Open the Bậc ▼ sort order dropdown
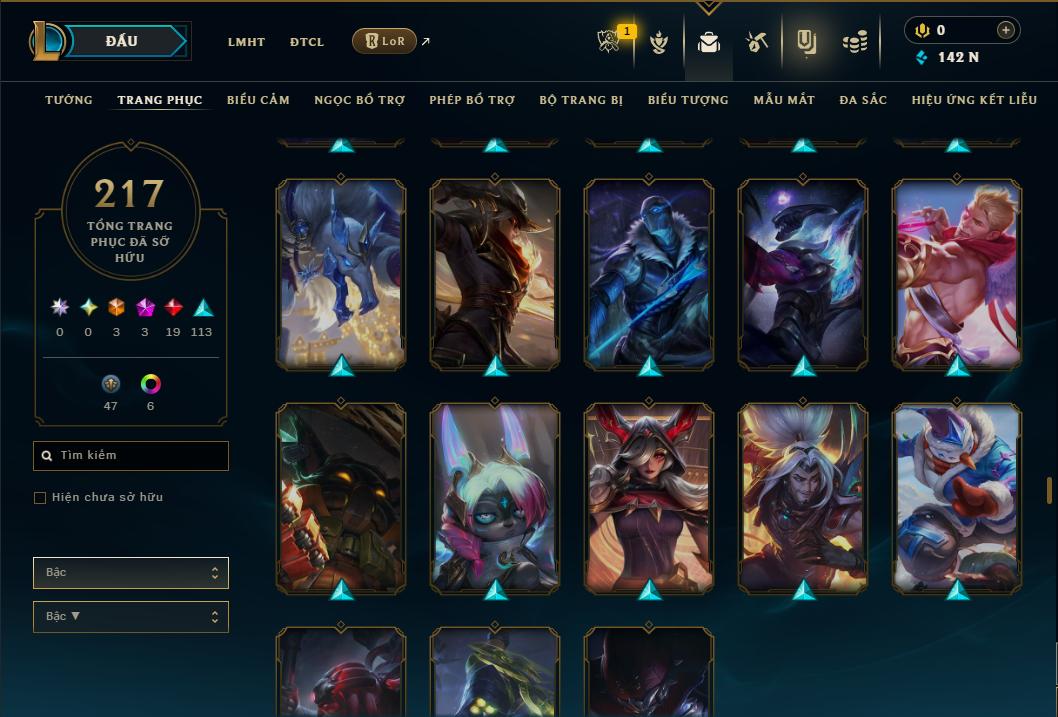The width and height of the screenshot is (1058, 717). click(x=131, y=617)
